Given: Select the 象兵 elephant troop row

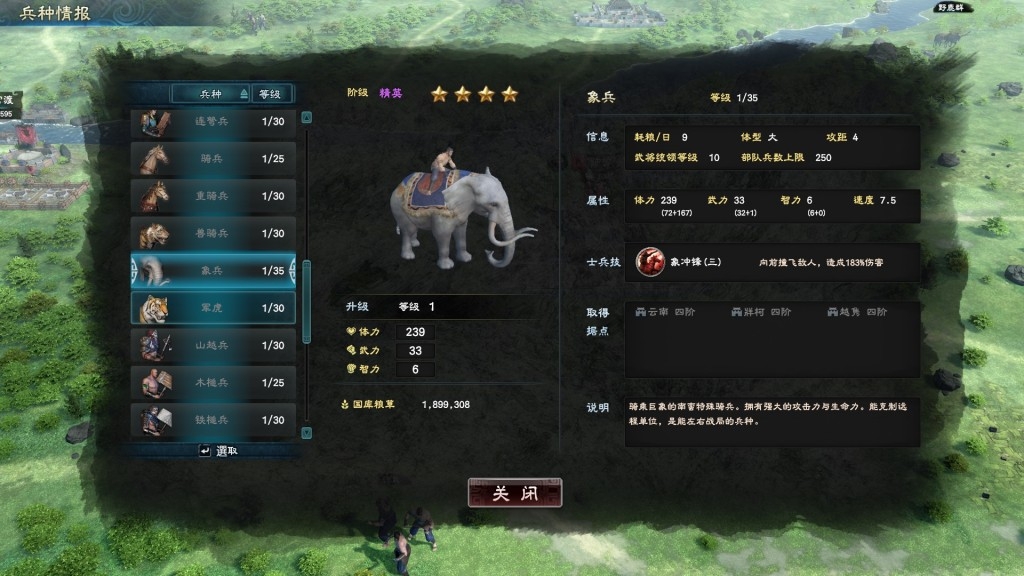Looking at the screenshot, I should 213,271.
